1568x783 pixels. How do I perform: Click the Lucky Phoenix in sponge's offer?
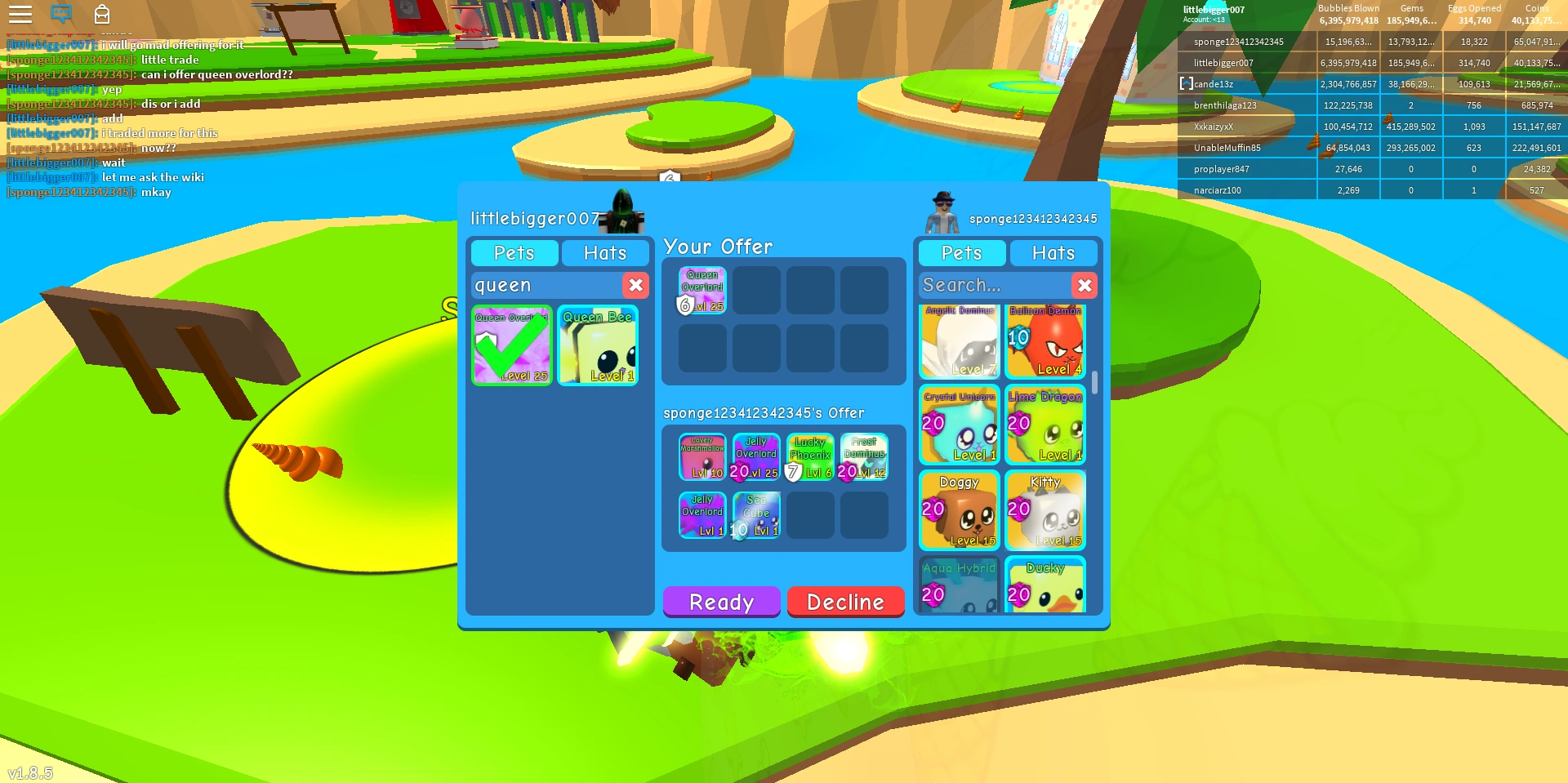pos(809,456)
